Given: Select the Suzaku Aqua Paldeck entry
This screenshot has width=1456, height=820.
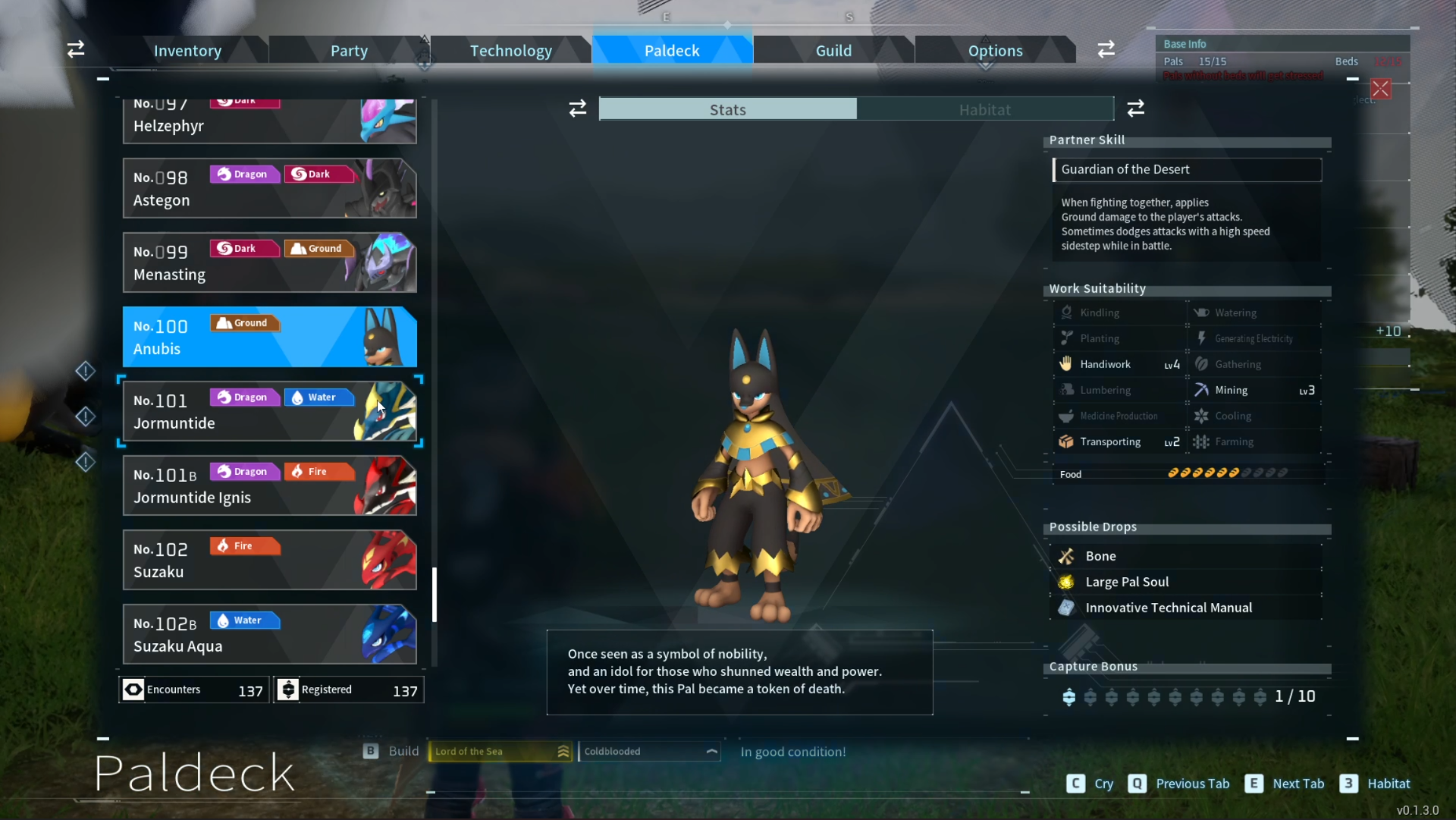Looking at the screenshot, I should (x=269, y=634).
